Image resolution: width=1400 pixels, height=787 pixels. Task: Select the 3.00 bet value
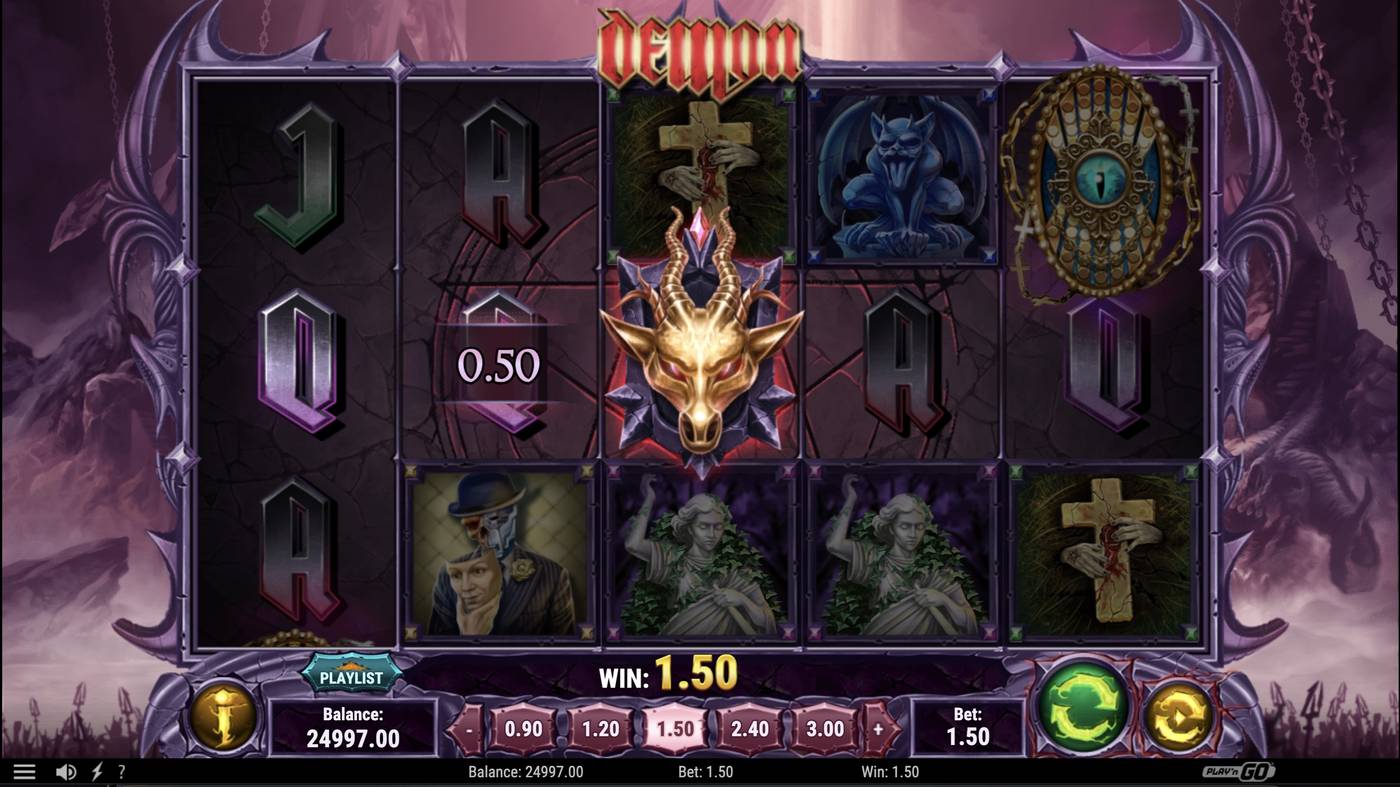coord(823,730)
